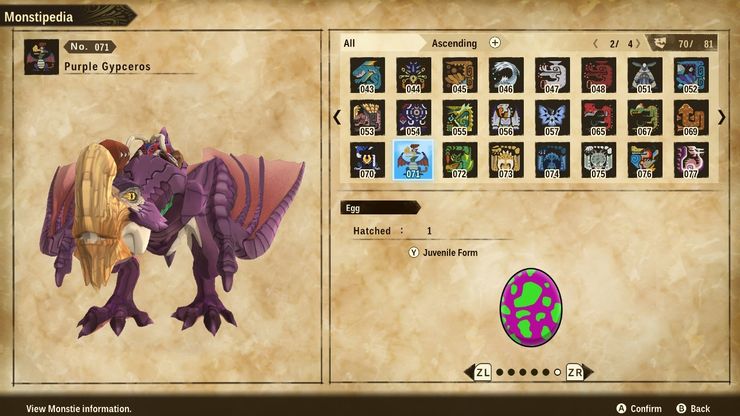740x416 pixels.
Task: Click the highlighted Purple Gypceros entry 071
Action: click(x=413, y=160)
